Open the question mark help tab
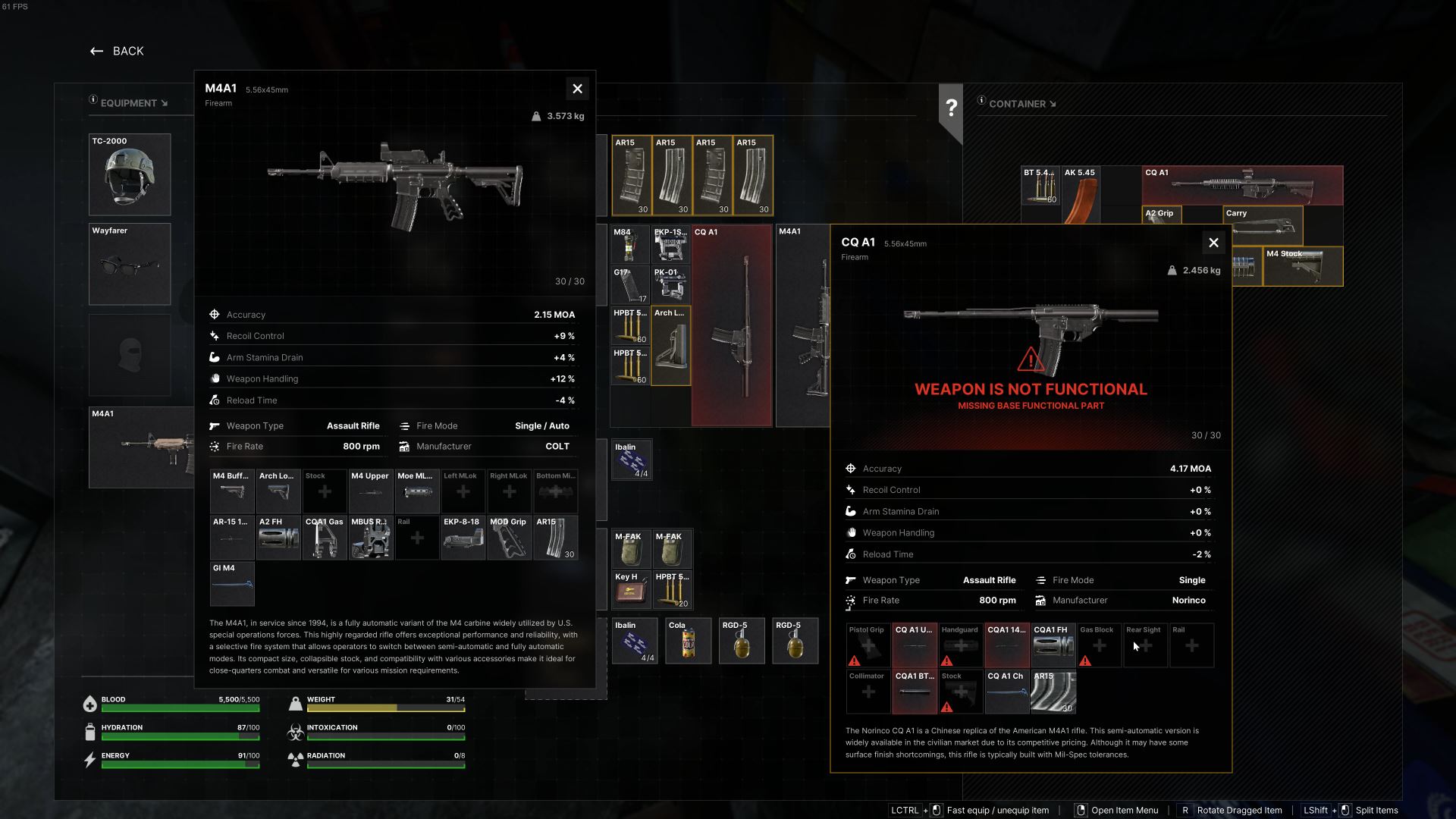This screenshot has height=819, width=1456. tap(951, 108)
